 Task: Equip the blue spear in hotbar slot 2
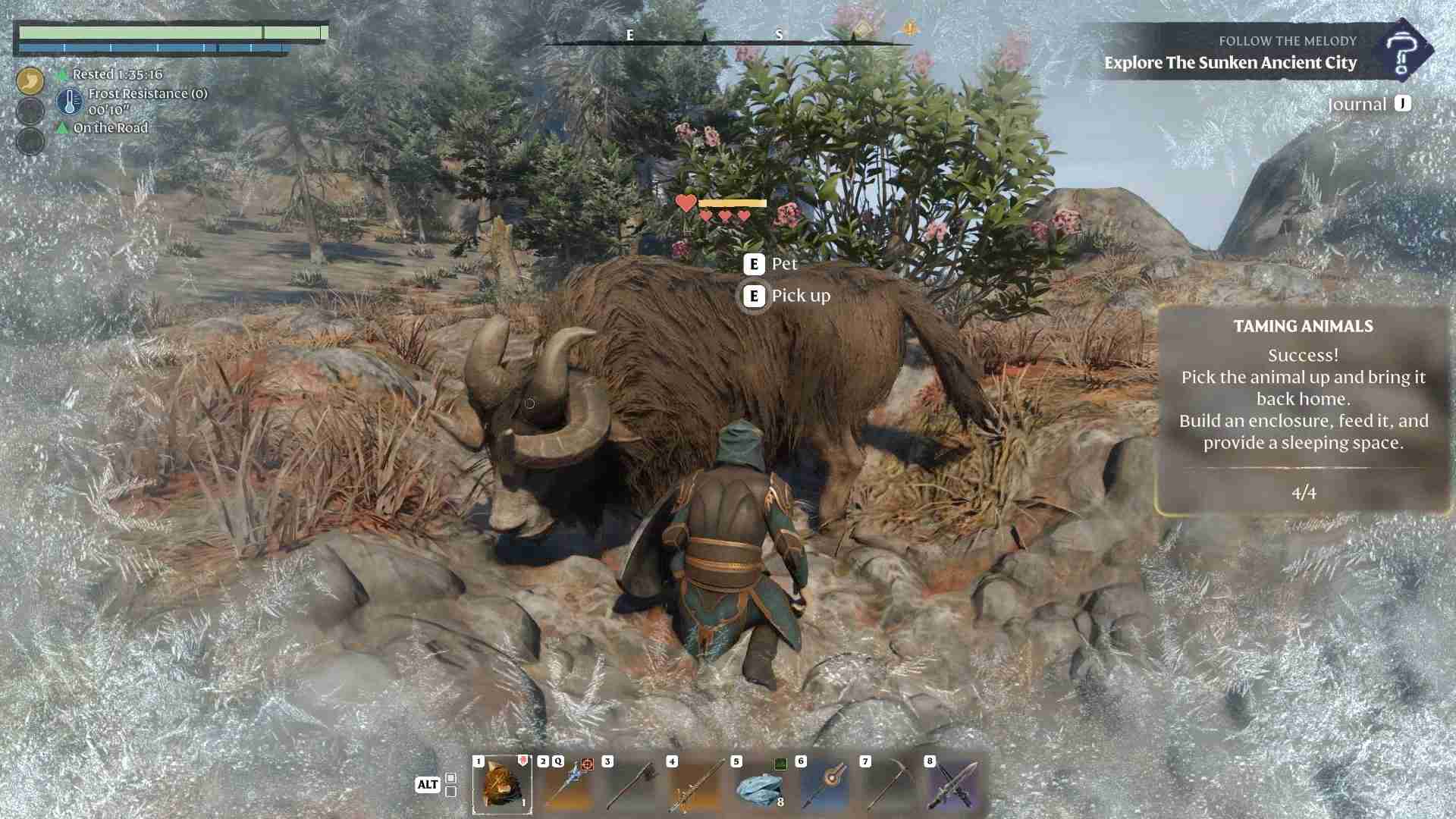point(567,789)
